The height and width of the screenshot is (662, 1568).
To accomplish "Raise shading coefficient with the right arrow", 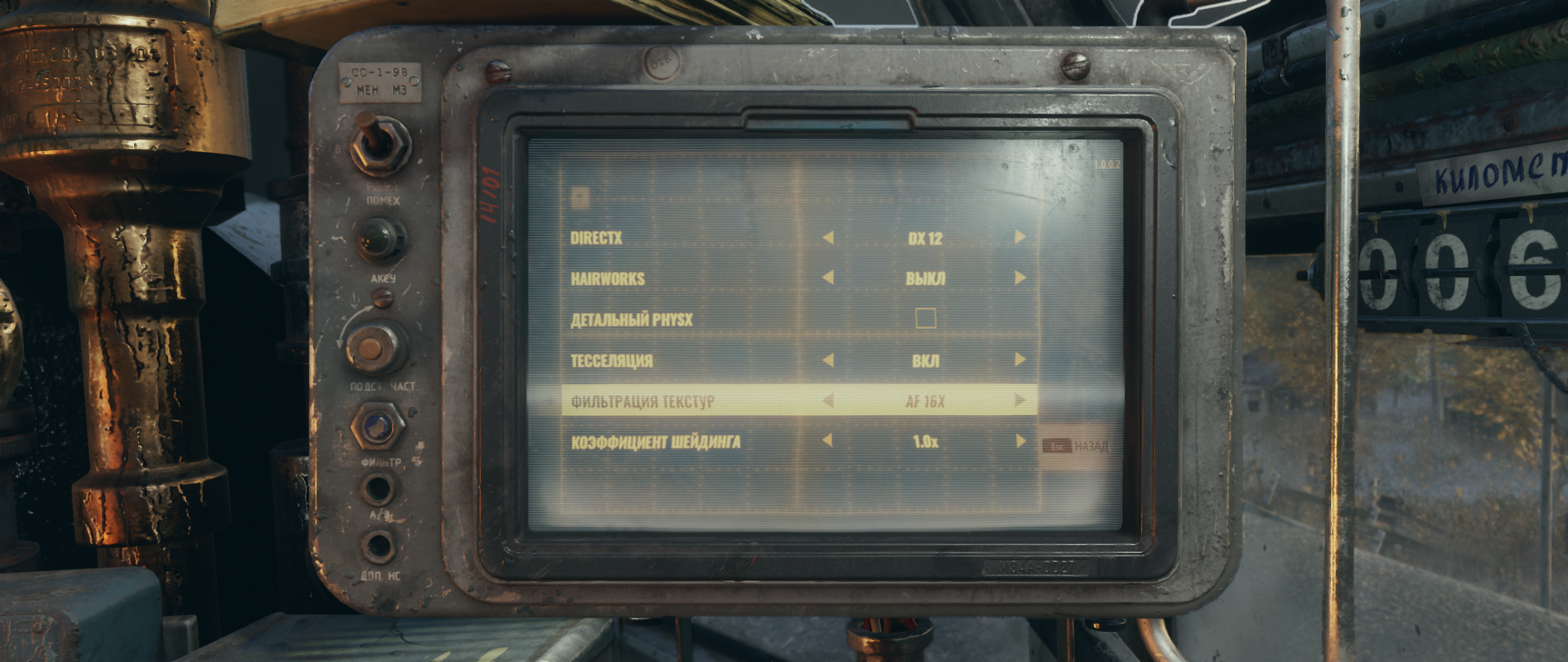I will coord(1020,442).
